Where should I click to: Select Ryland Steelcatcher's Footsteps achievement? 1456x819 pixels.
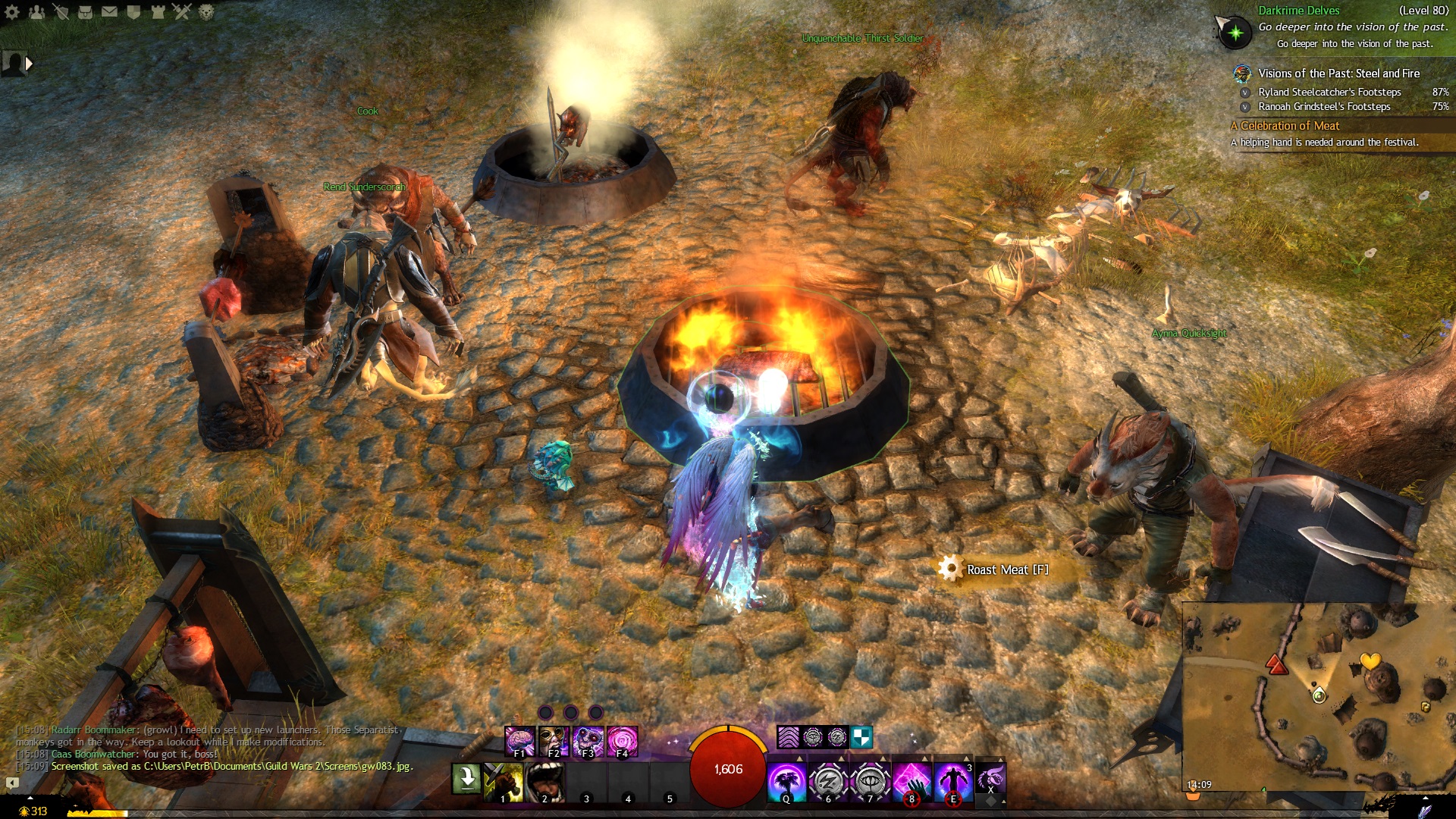coord(1329,92)
